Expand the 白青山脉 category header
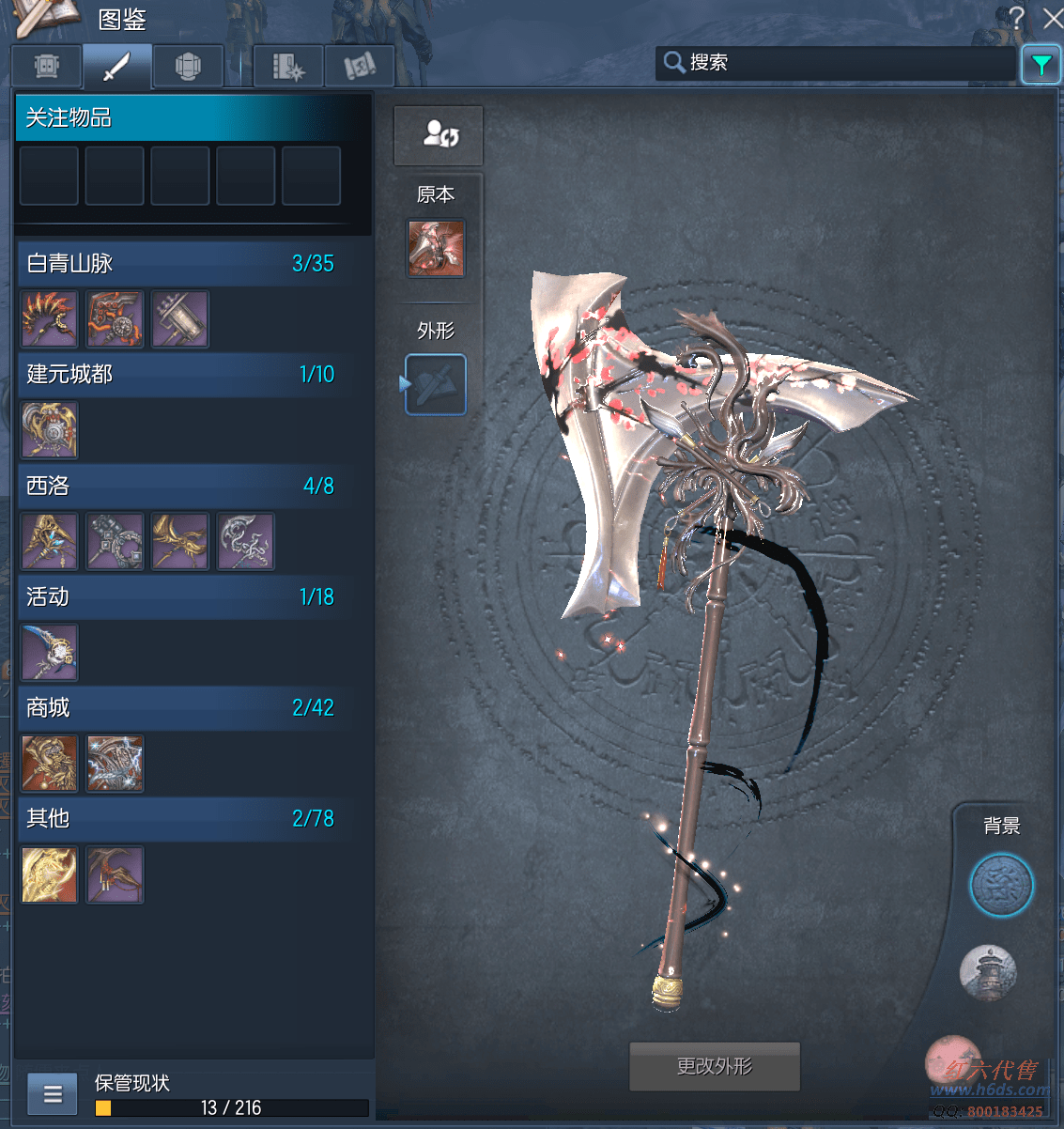This screenshot has height=1129, width=1064. coord(178,263)
